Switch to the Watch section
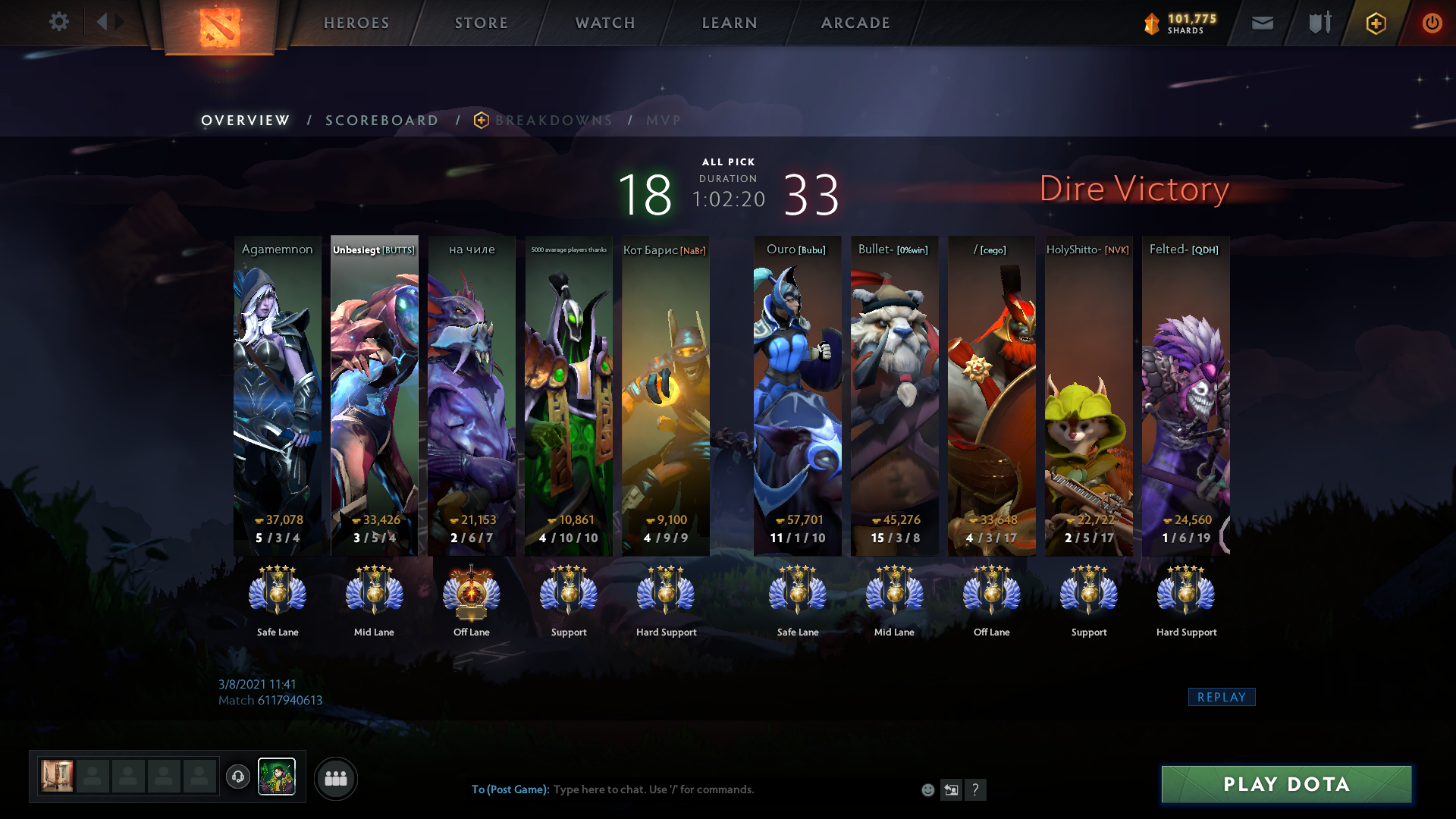This screenshot has width=1456, height=819. pos(605,23)
